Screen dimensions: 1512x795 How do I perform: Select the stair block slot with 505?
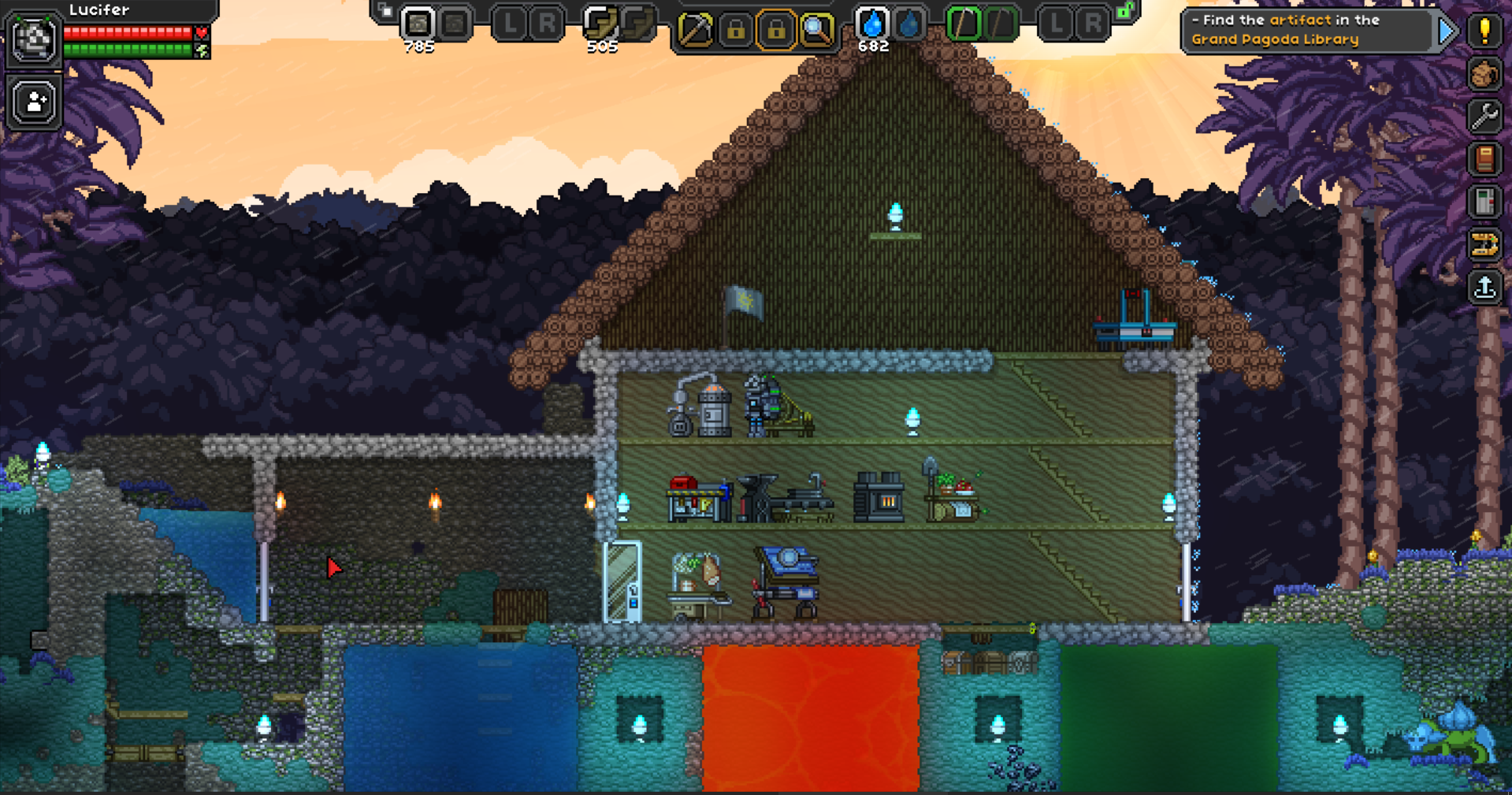pos(600,25)
